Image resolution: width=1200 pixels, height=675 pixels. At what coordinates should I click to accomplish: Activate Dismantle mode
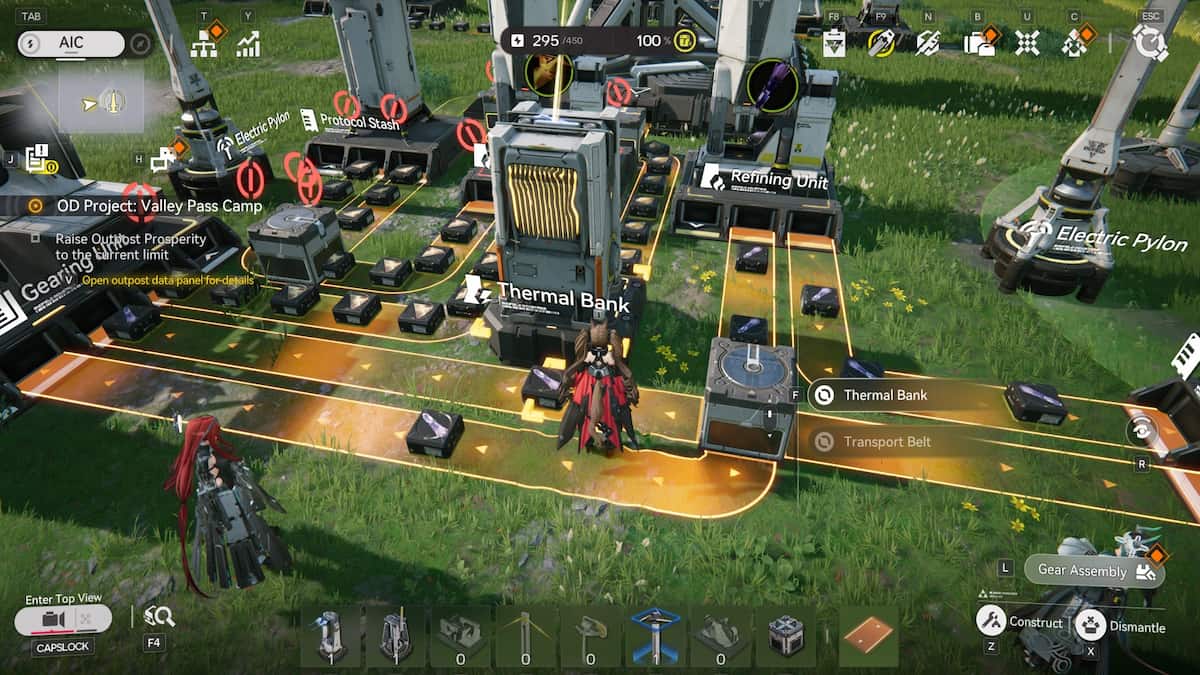click(x=1121, y=626)
